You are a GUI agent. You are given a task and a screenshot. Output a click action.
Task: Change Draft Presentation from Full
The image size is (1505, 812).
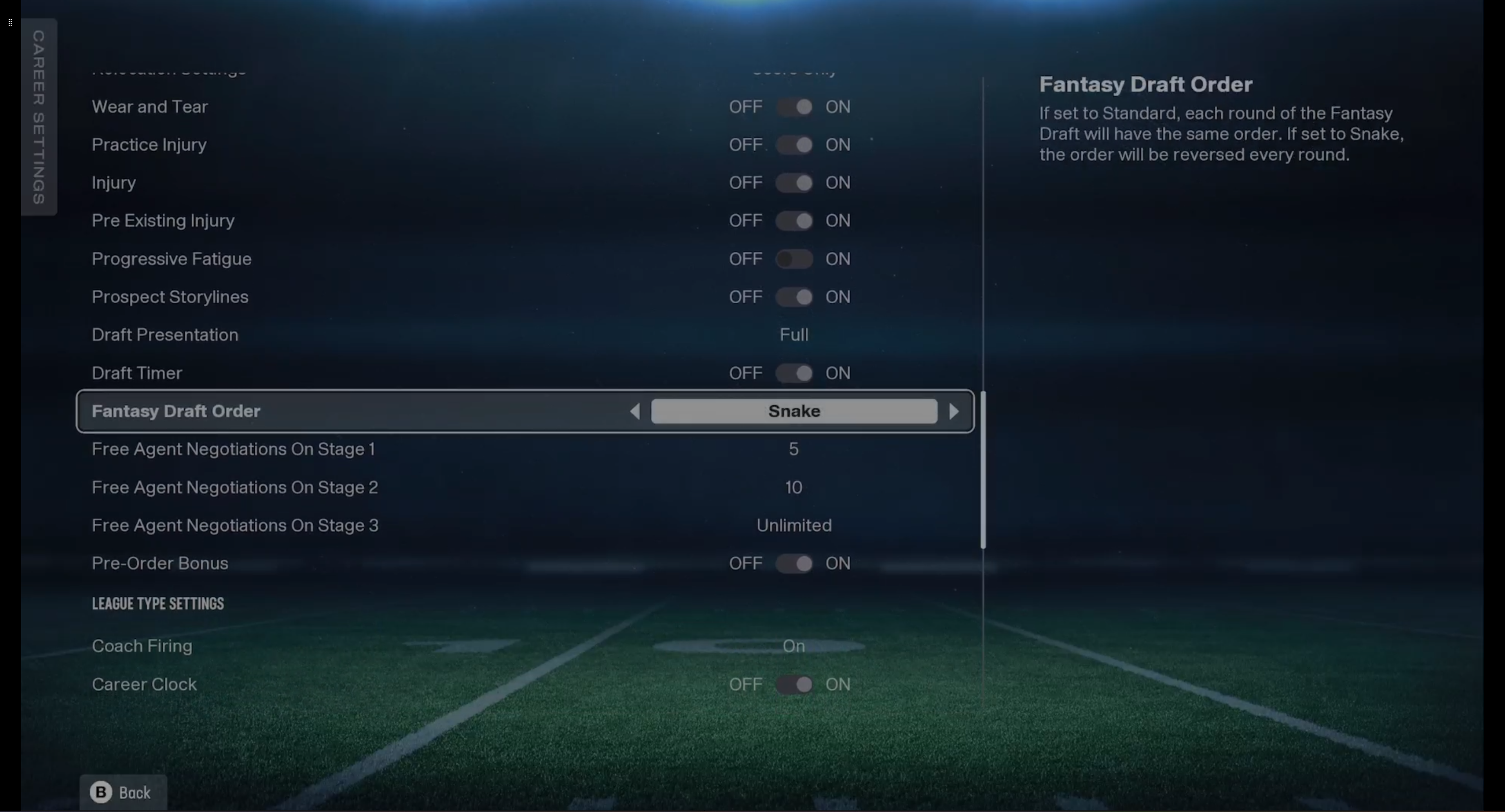[x=793, y=334]
